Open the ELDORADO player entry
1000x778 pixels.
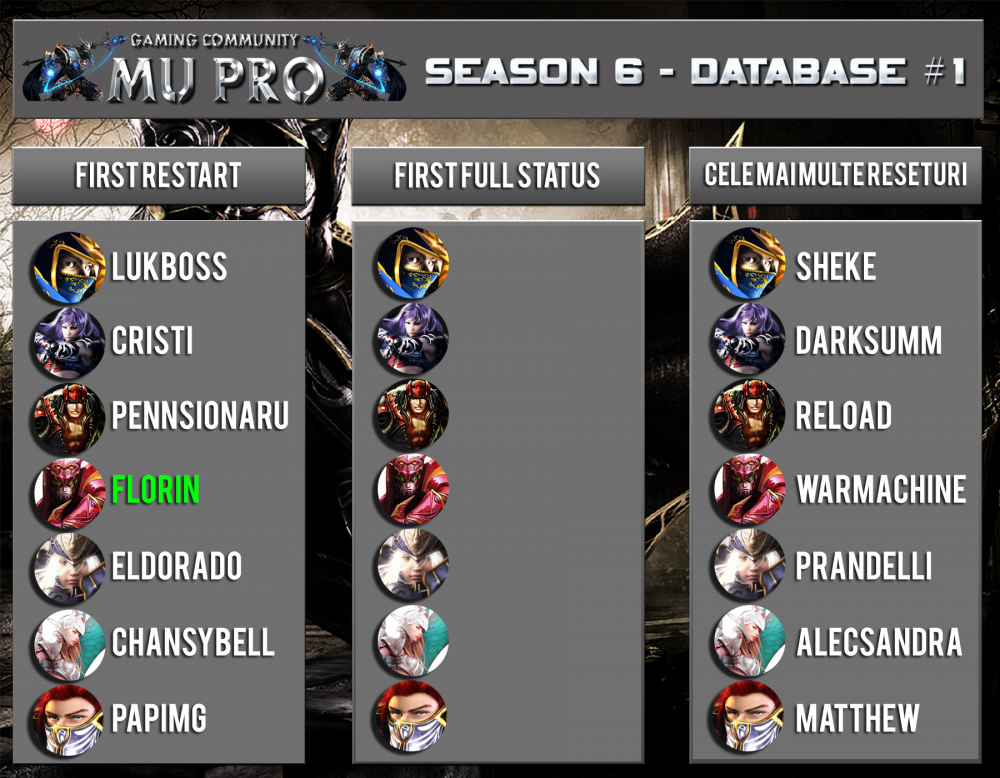tap(176, 566)
